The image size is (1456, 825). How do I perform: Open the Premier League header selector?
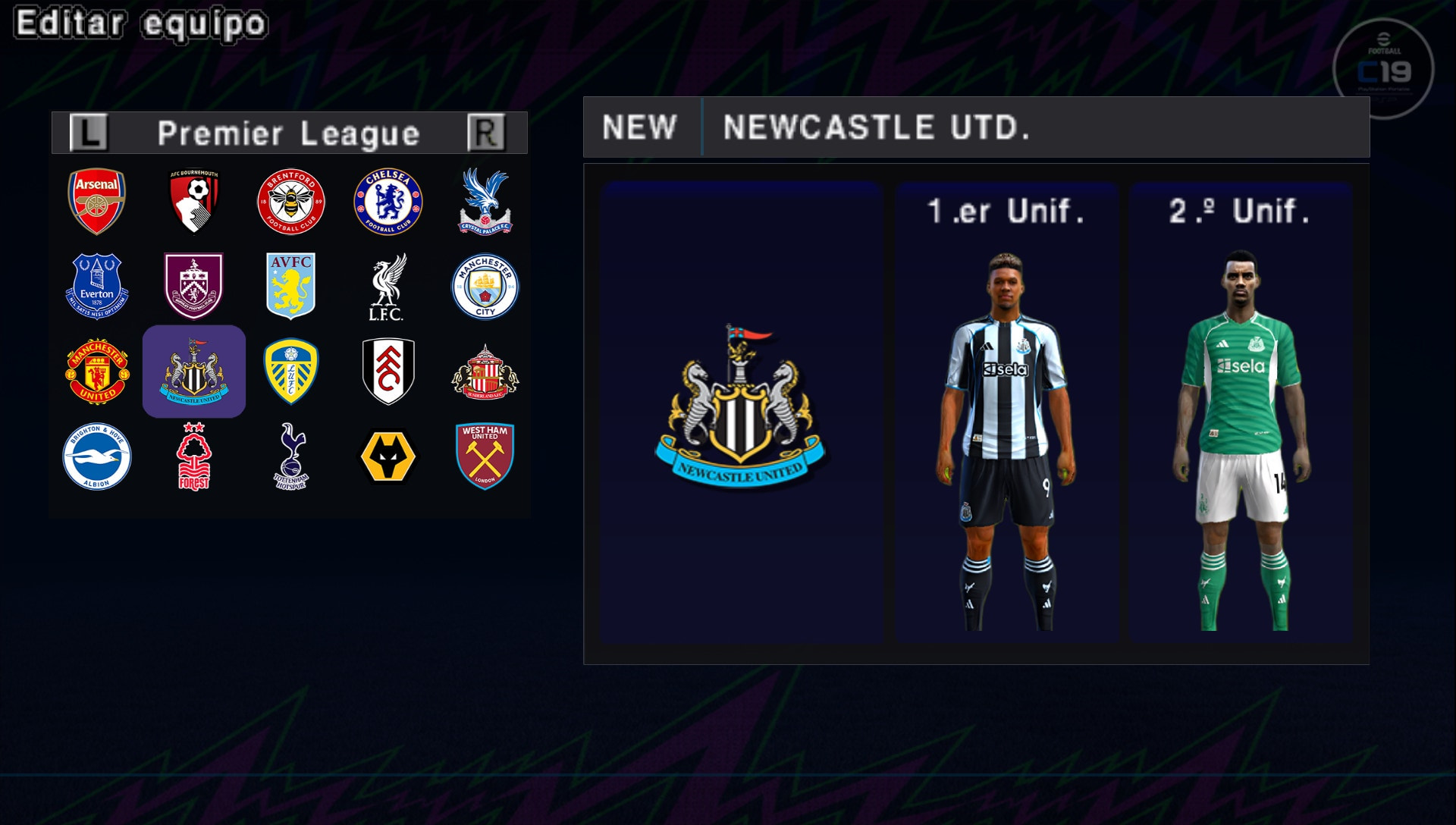tap(288, 133)
